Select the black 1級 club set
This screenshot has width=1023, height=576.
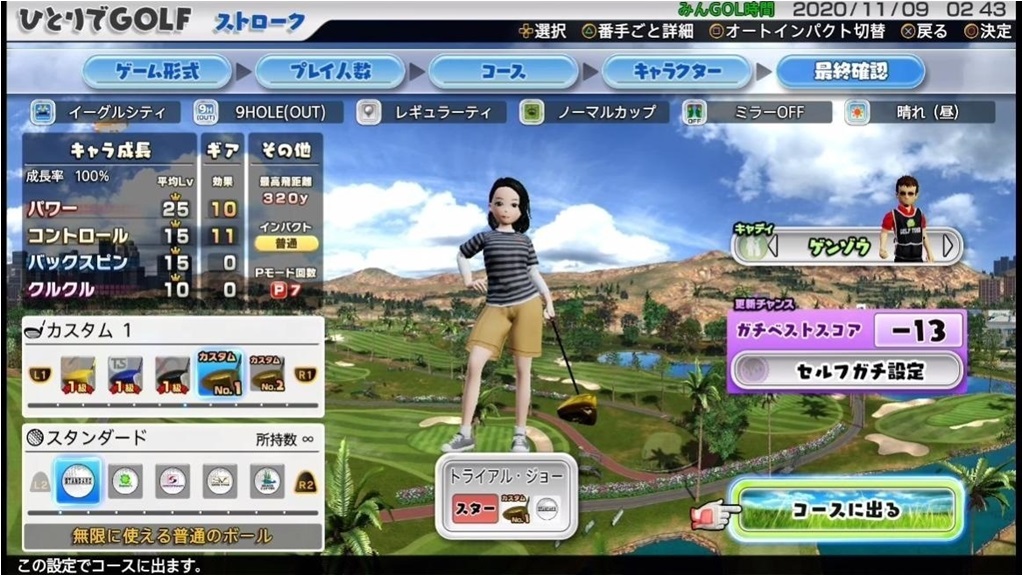pos(172,373)
